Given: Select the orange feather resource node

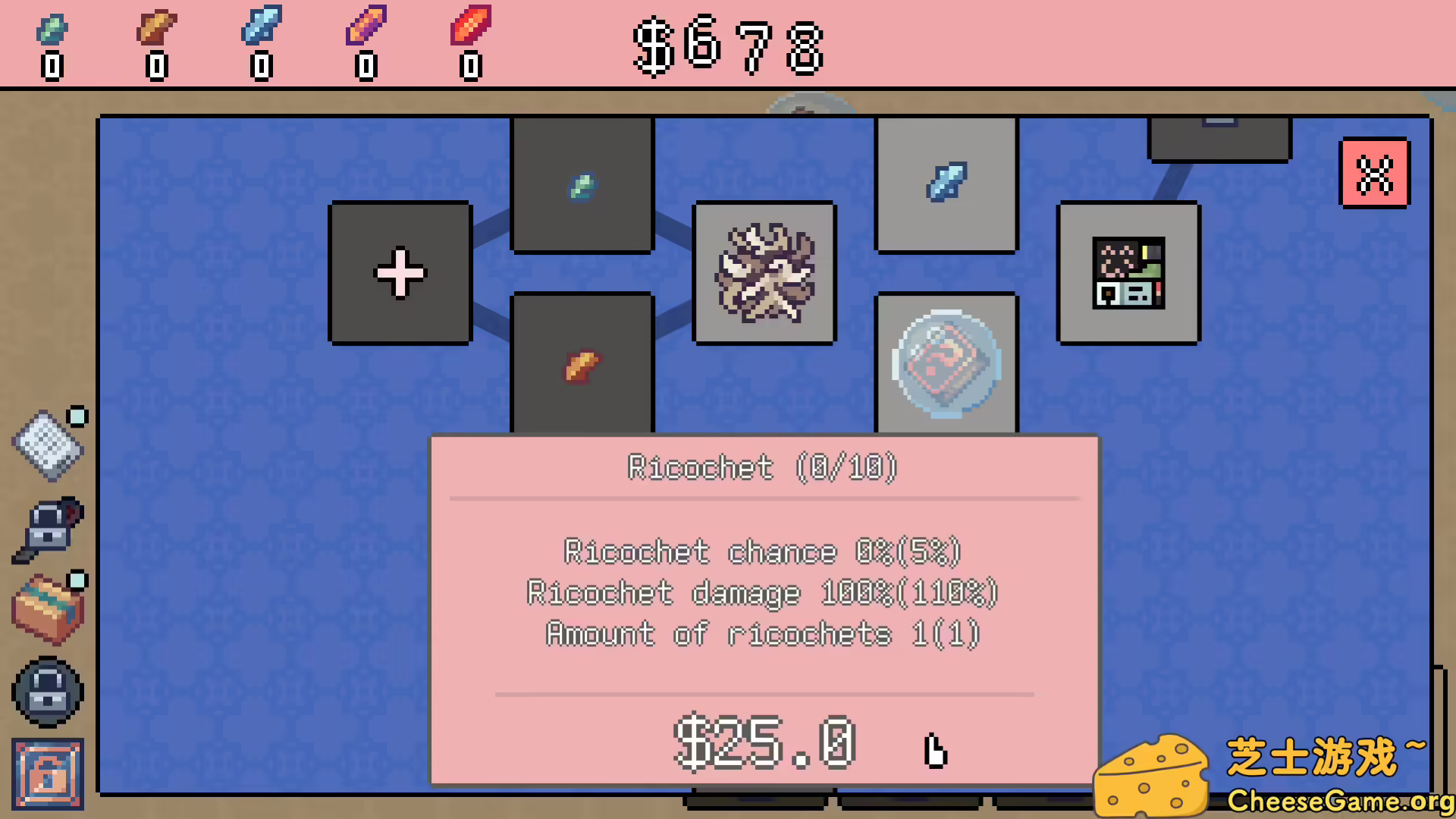Looking at the screenshot, I should pos(581,364).
